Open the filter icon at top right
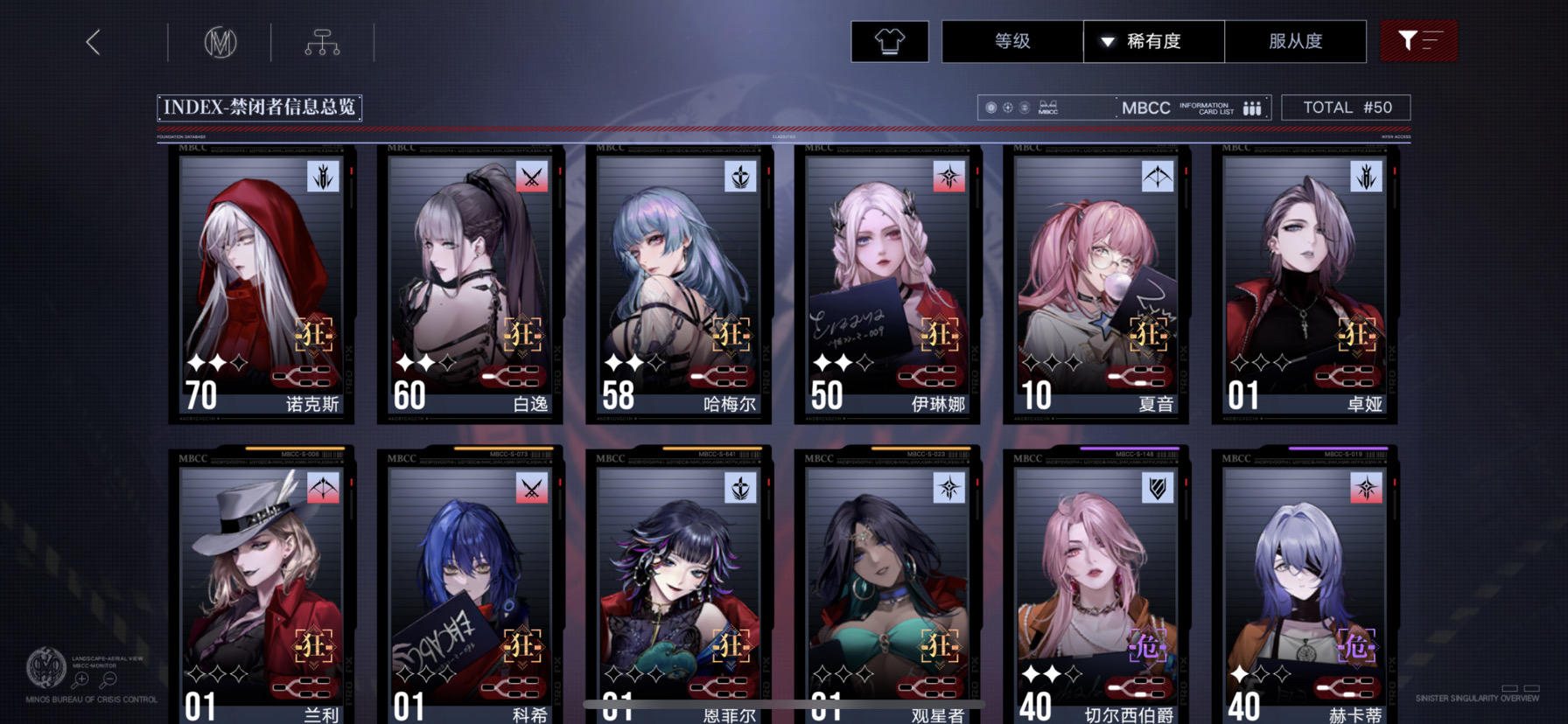This screenshot has height=724, width=1568. (x=1418, y=40)
